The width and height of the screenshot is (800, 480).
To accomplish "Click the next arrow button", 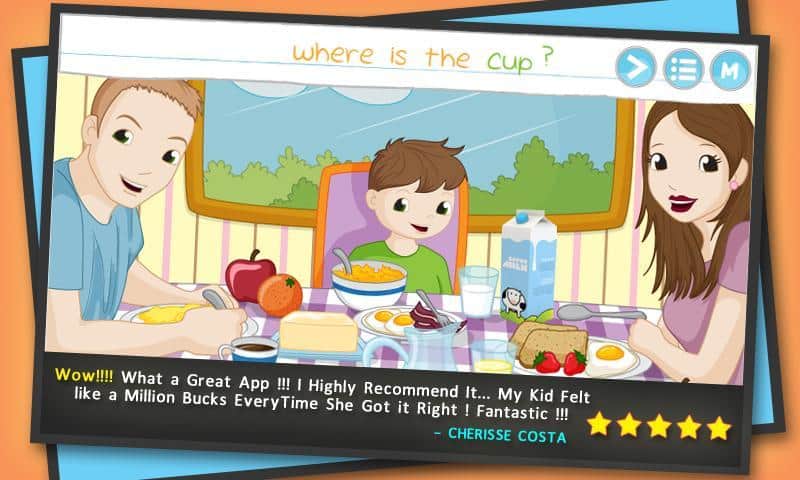I will coord(635,68).
